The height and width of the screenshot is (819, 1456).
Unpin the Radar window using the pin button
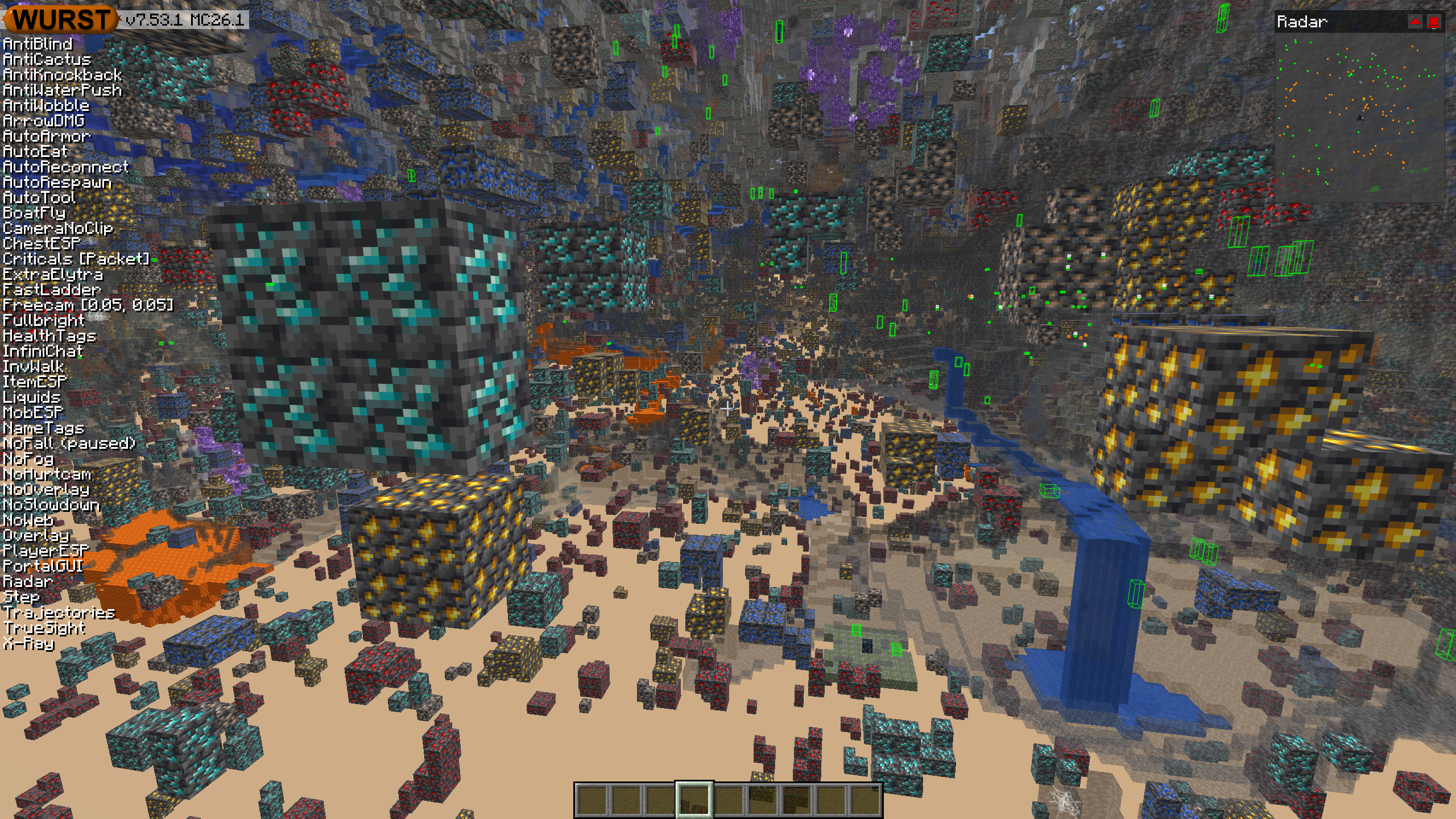coord(1434,22)
